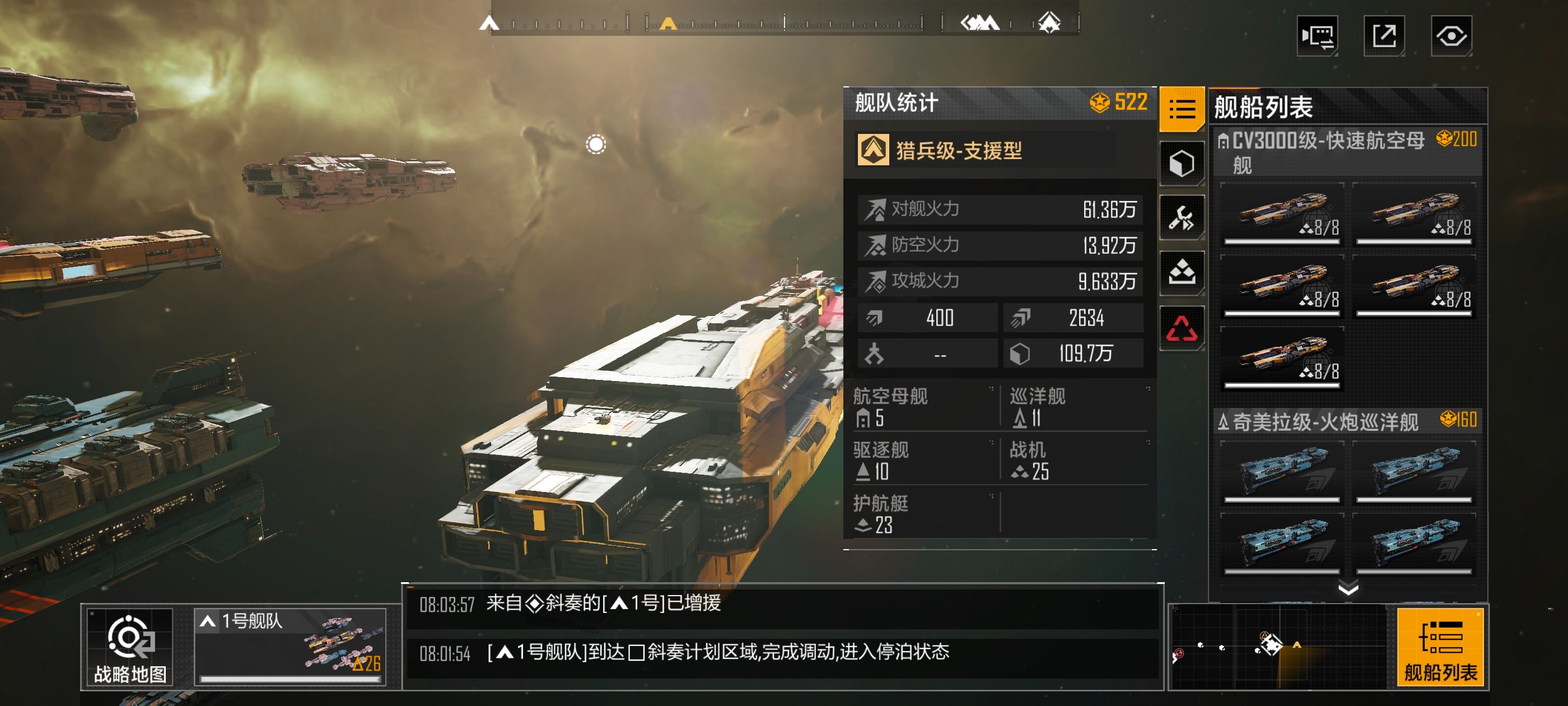Viewport: 1568px width, 706px height.
Task: Select the red recycle triangle tab
Action: pos(1182,328)
